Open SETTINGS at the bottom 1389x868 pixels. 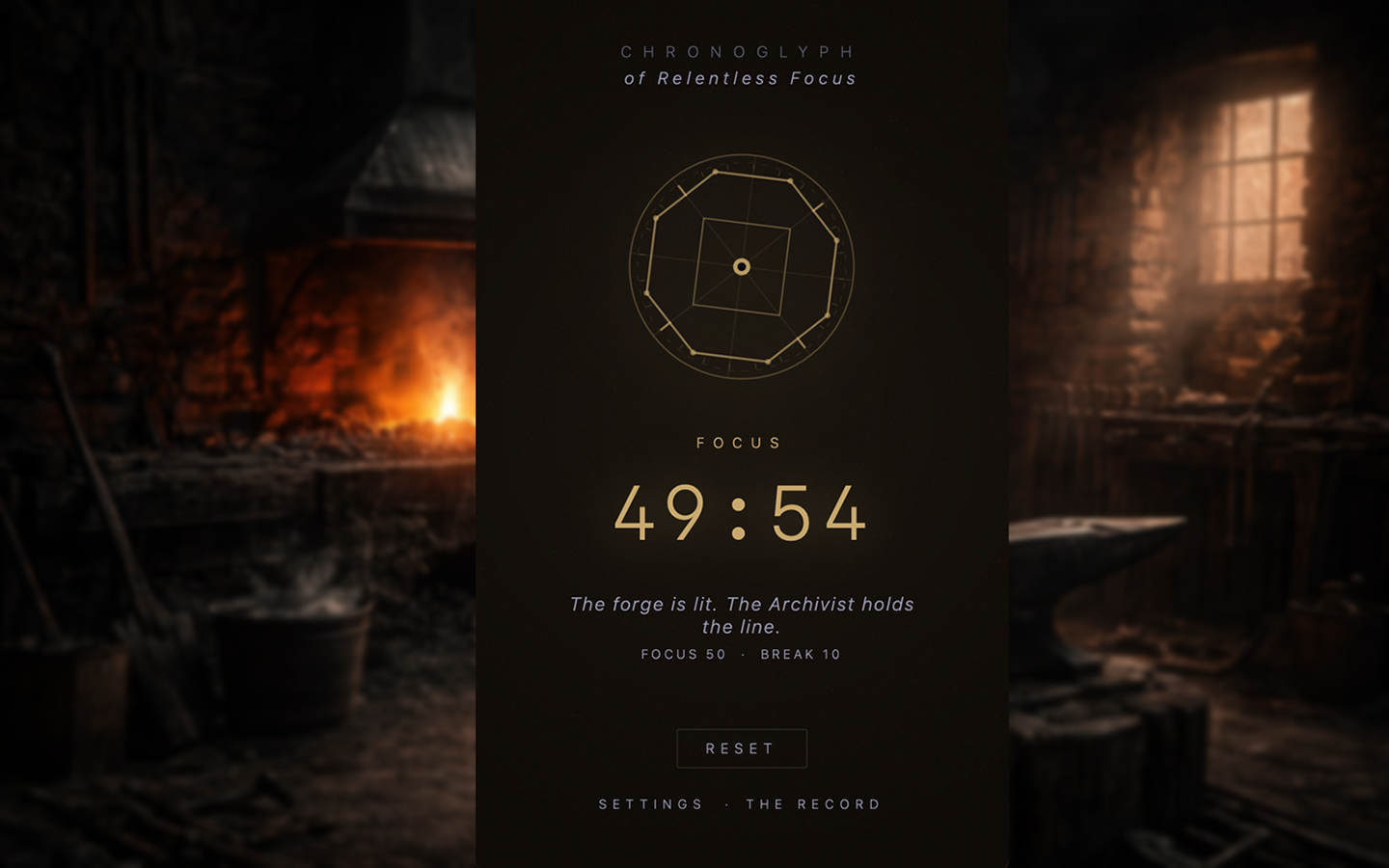pyautogui.click(x=652, y=803)
